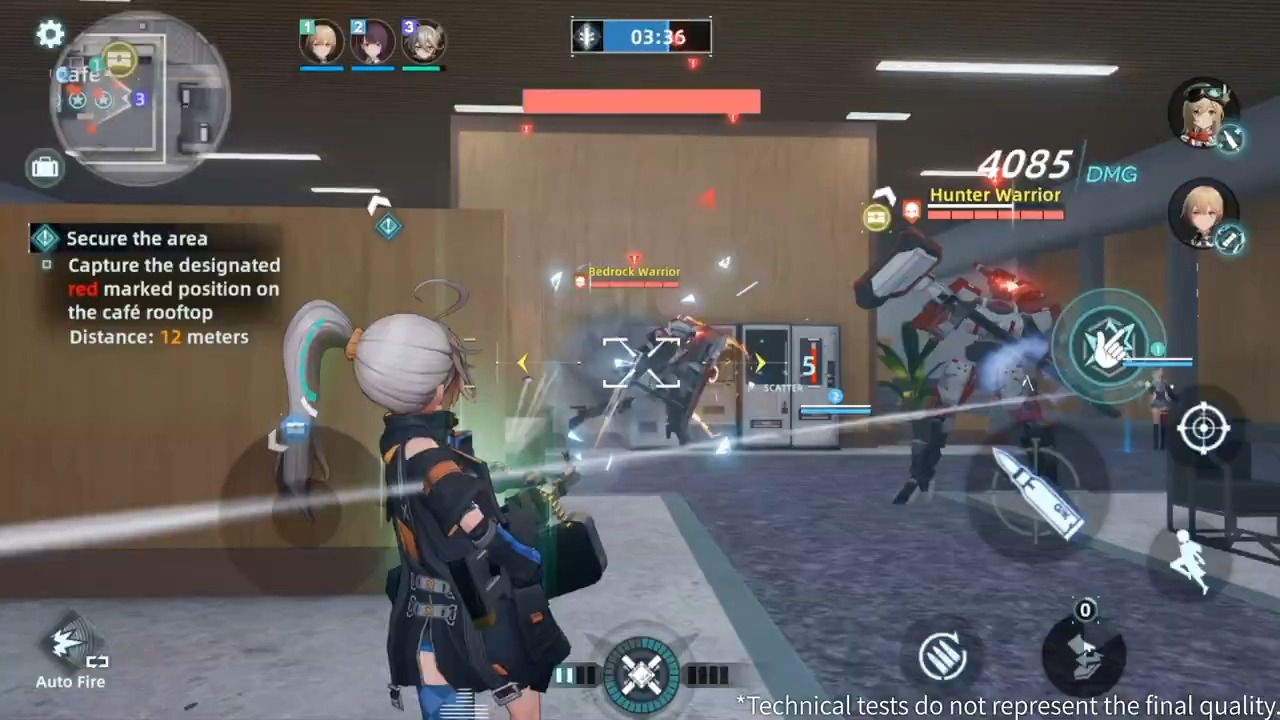Open the inventory briefcase on the minimap
Screen dimensions: 1280x720
point(44,167)
